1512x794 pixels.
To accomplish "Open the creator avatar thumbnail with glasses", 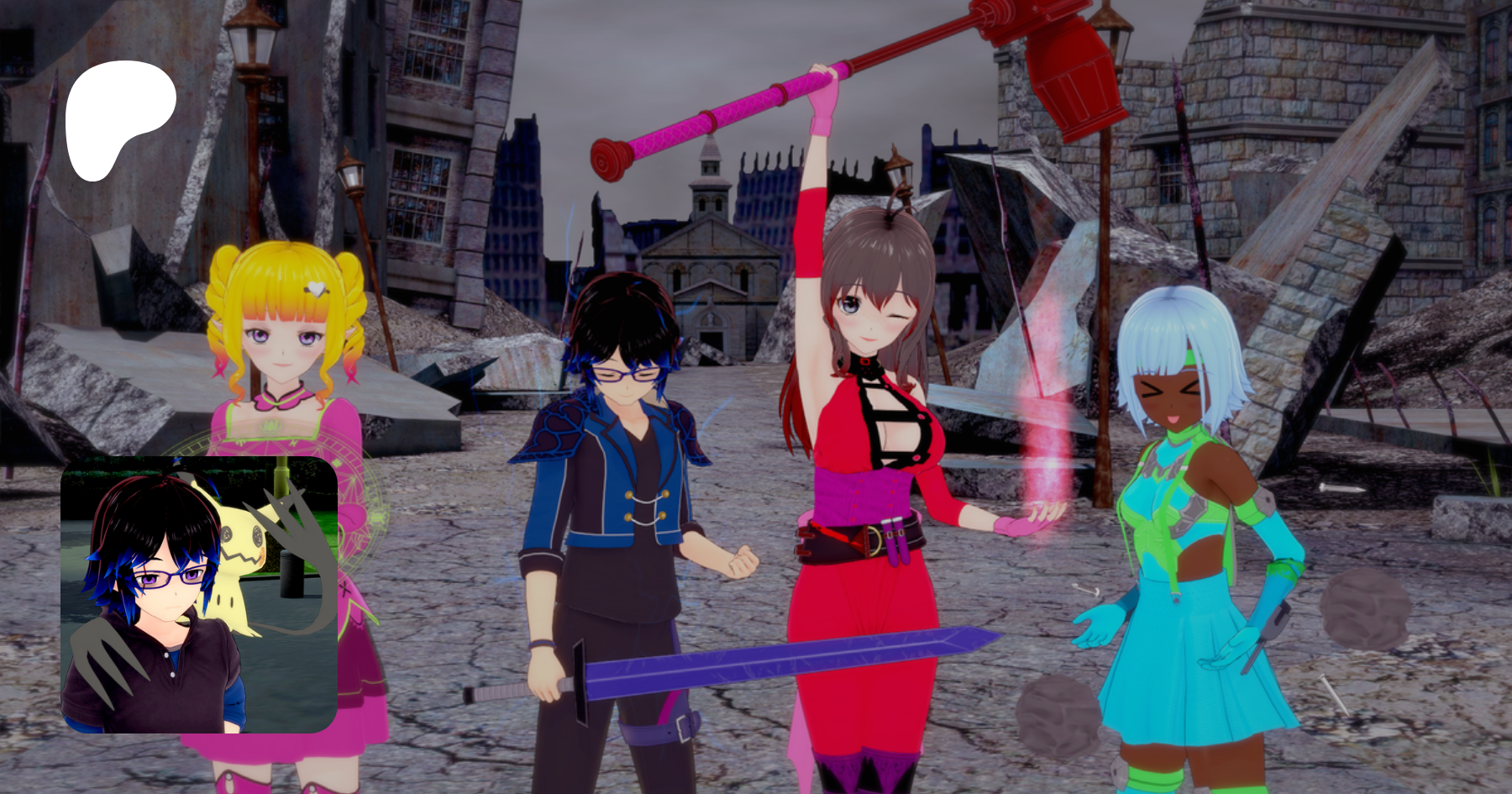I will pyautogui.click(x=199, y=595).
